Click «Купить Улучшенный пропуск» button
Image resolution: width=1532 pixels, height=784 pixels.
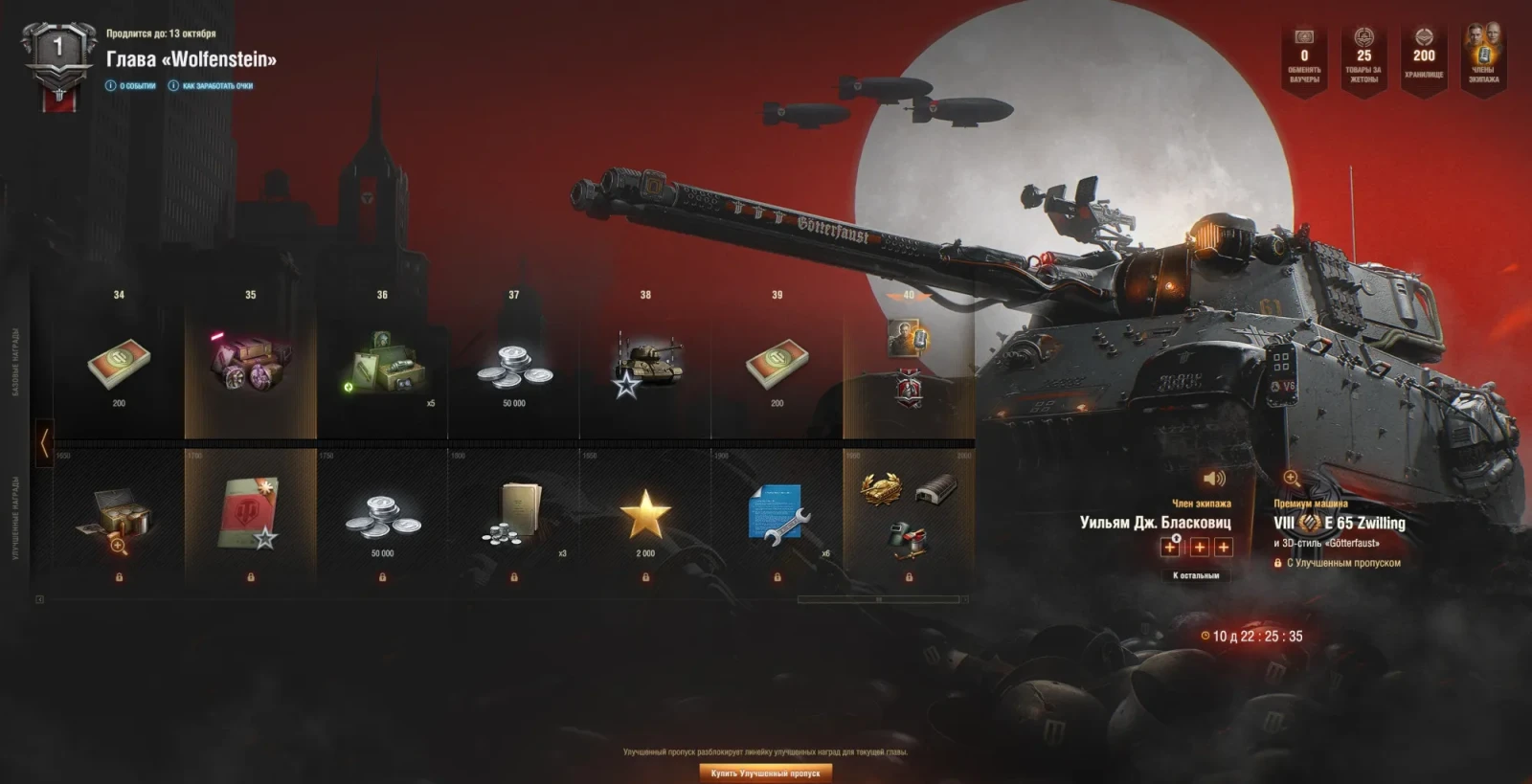(765, 773)
